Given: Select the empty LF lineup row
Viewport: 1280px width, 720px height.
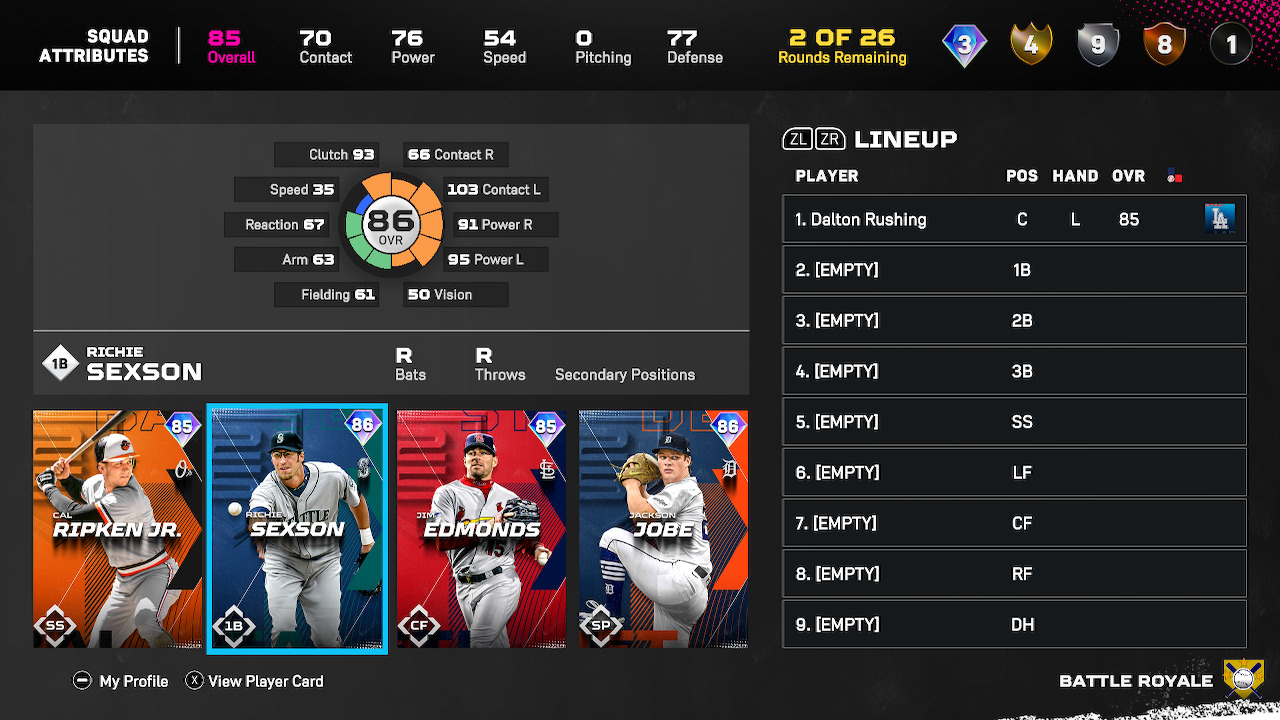Looking at the screenshot, I should click(1014, 473).
